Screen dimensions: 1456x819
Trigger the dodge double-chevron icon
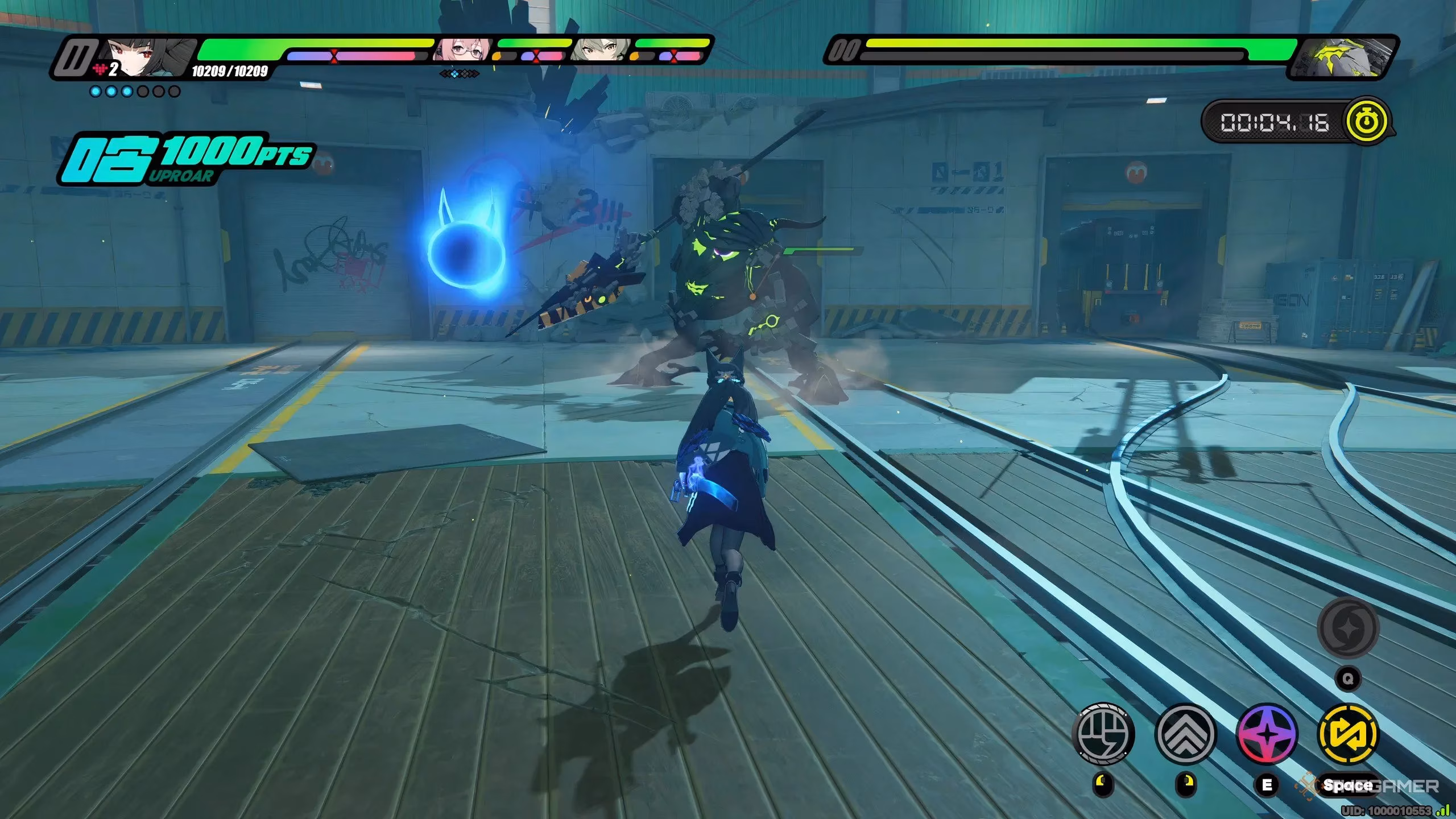[1185, 733]
